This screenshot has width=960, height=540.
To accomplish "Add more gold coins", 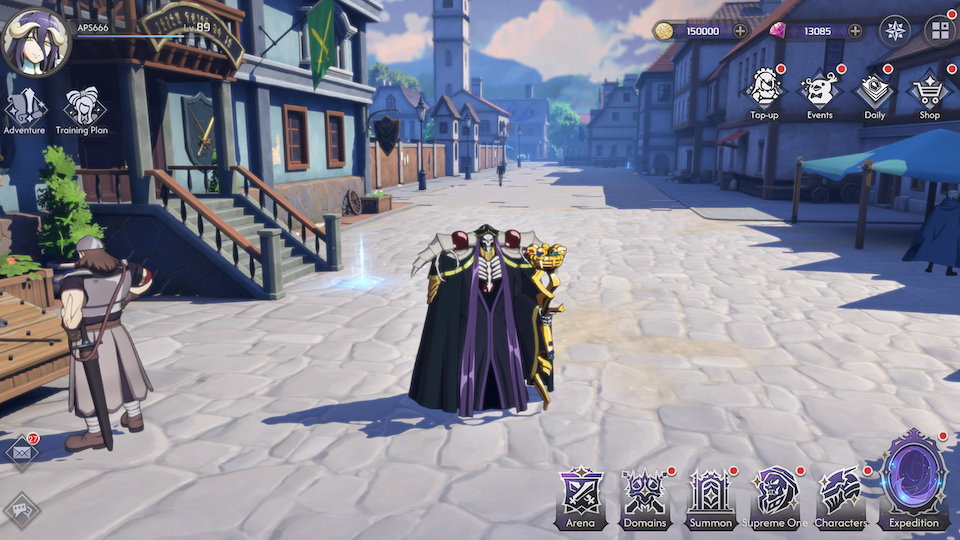I will (x=741, y=31).
